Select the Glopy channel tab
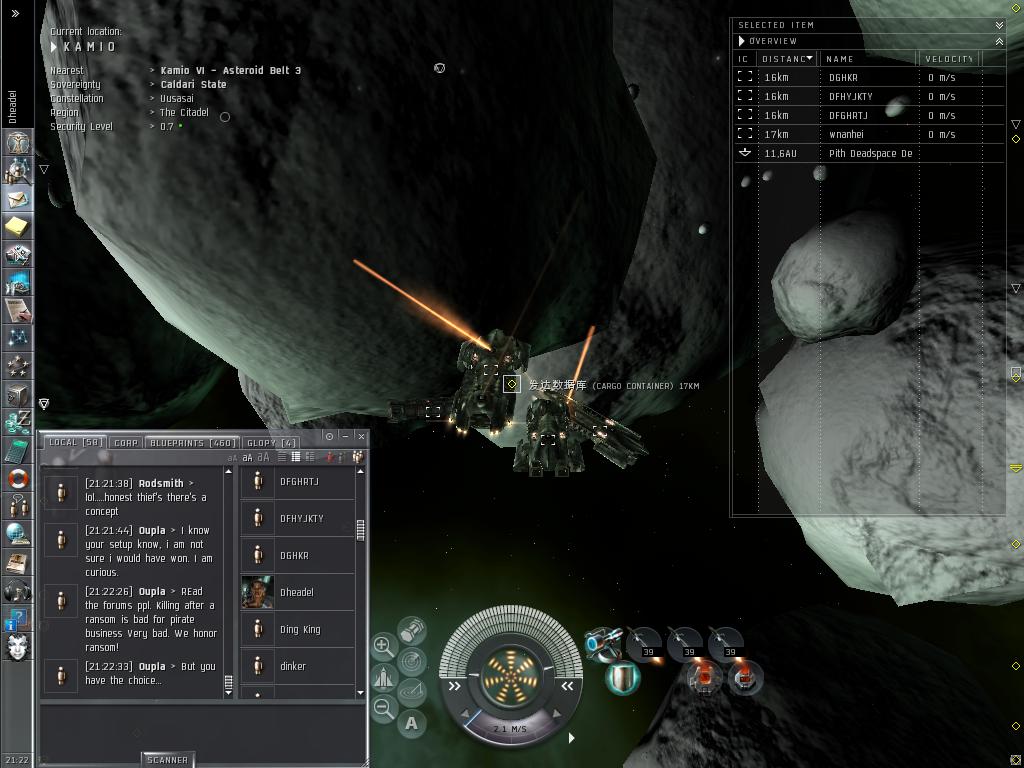 [271, 442]
